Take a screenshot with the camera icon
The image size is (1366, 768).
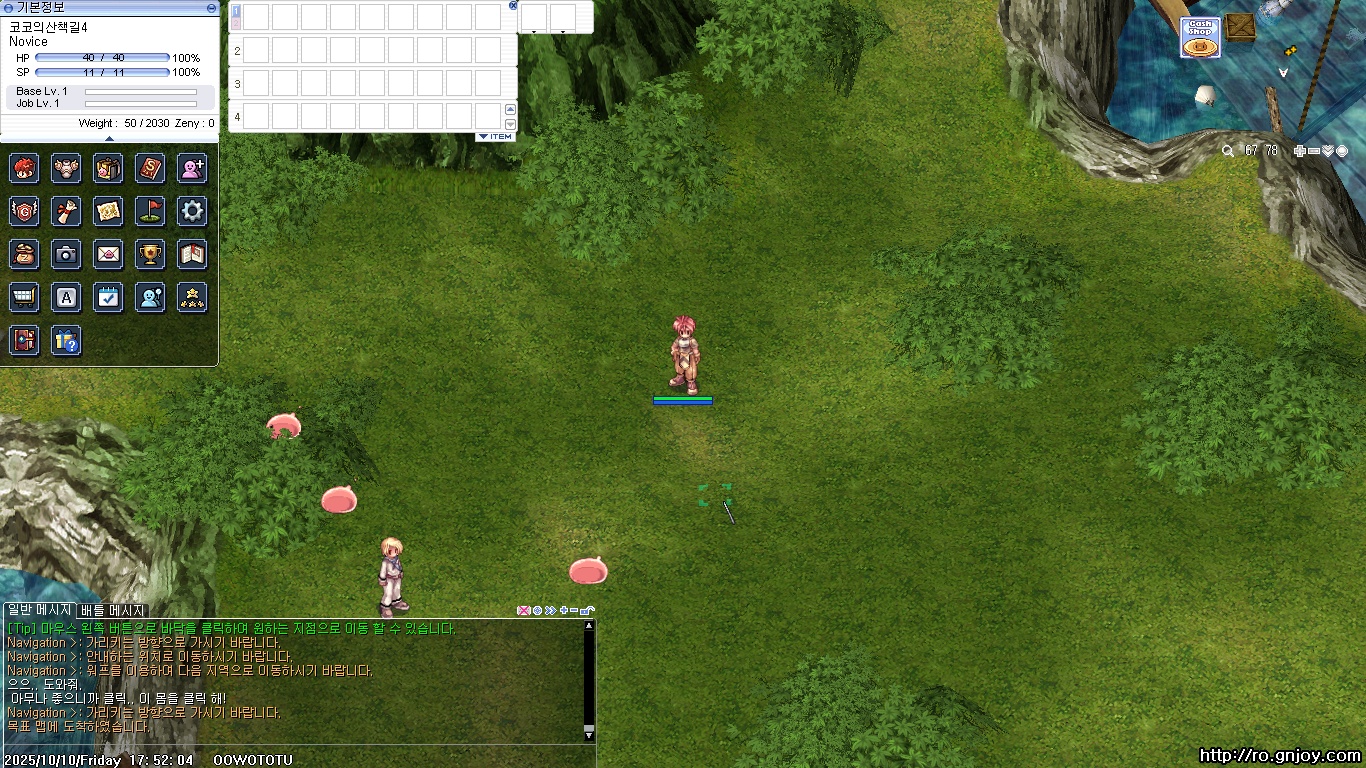66,254
